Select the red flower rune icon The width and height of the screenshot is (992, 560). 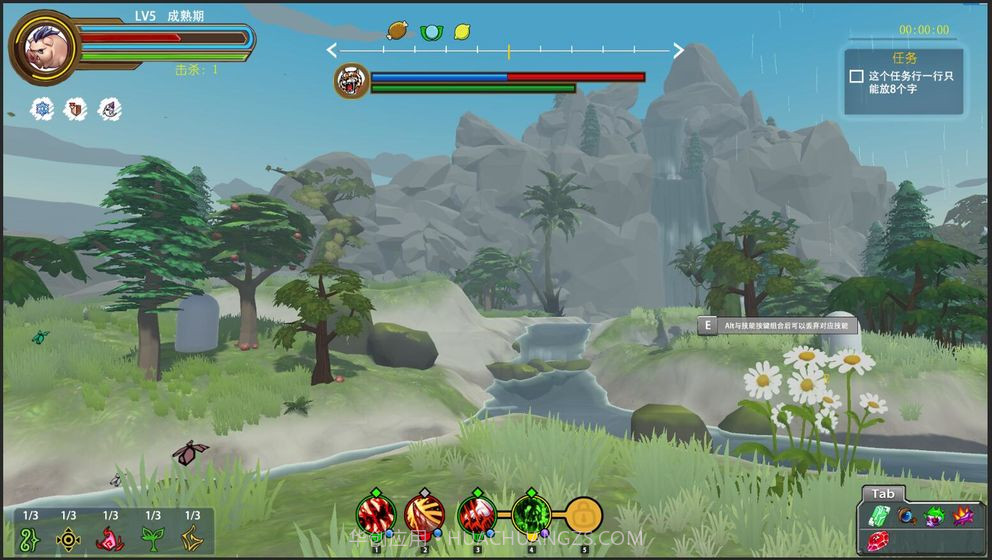click(110, 539)
